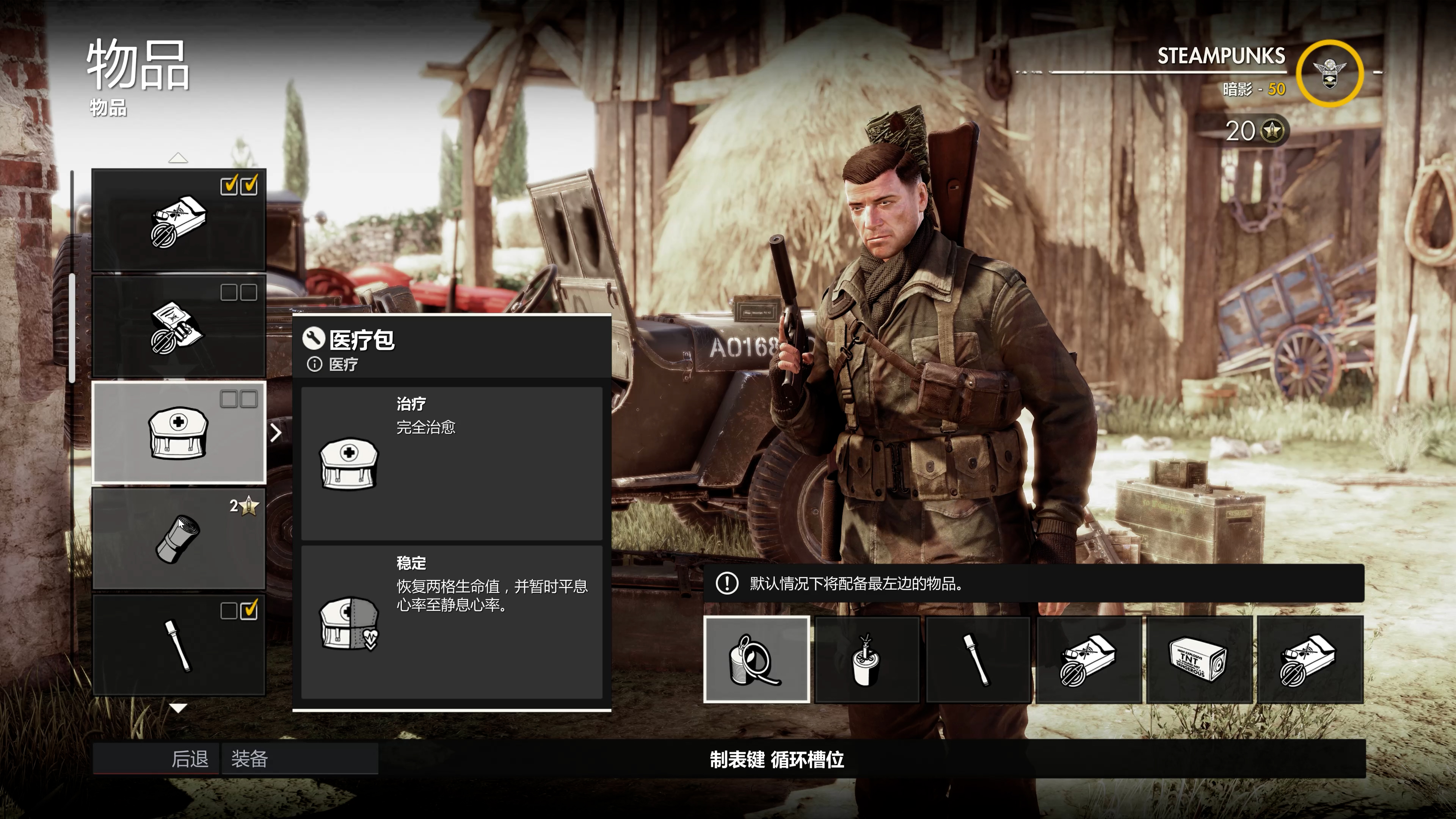Viewport: 1456px width, 819px height.
Task: Click the down arrow below the item list
Action: (x=178, y=708)
